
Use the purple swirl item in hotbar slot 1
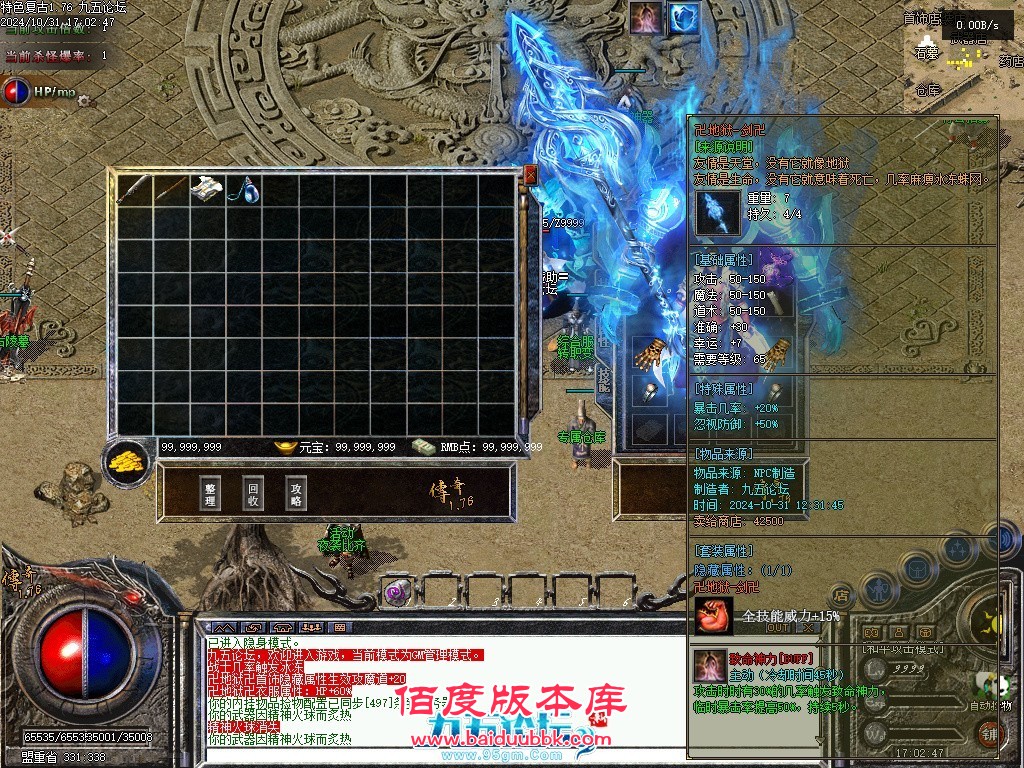[x=396, y=592]
